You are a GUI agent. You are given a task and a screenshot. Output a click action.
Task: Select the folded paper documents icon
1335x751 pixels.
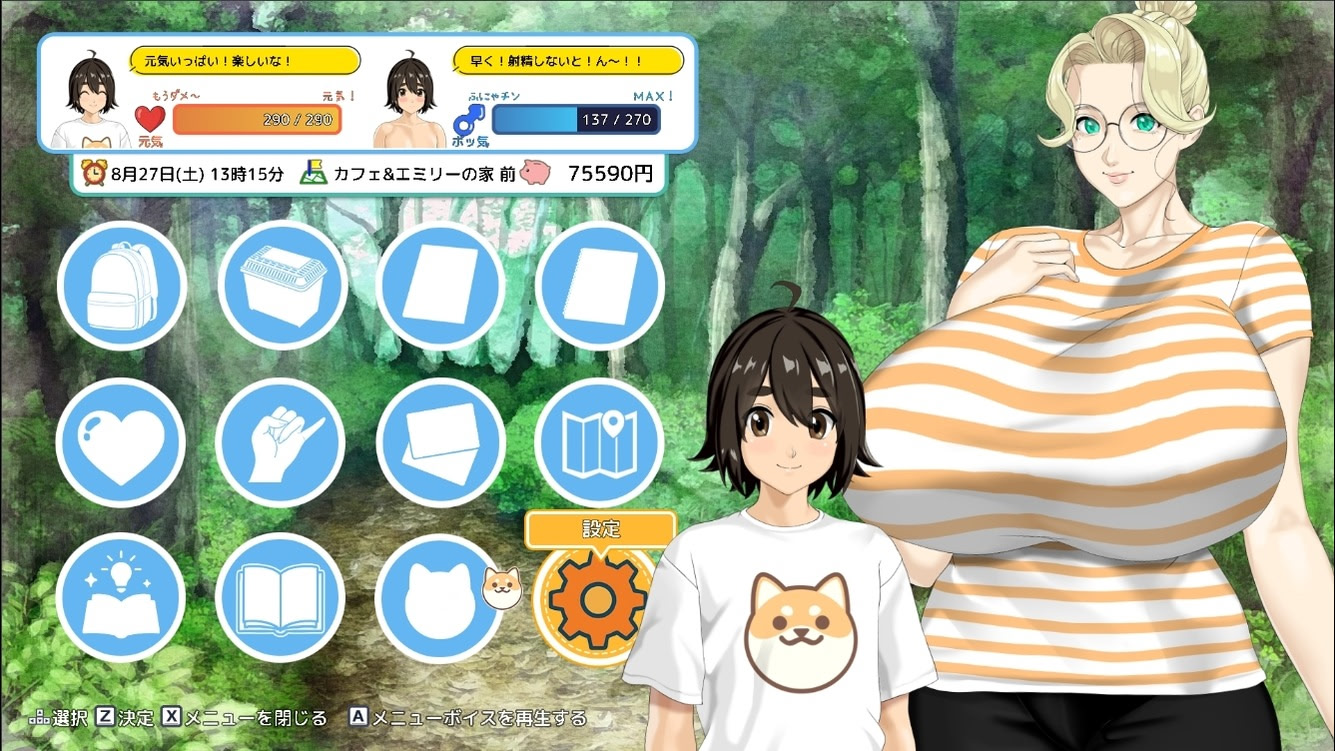(441, 443)
